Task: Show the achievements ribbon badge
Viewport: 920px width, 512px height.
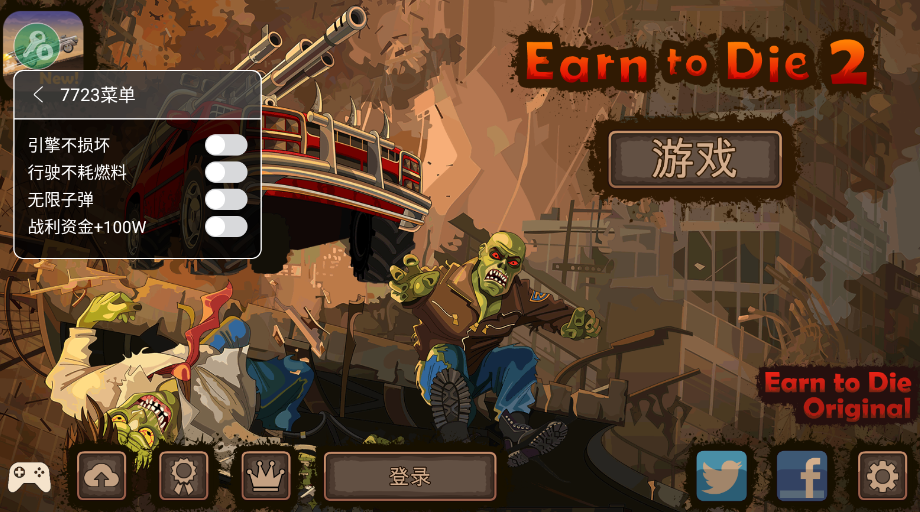Action: pos(184,476)
